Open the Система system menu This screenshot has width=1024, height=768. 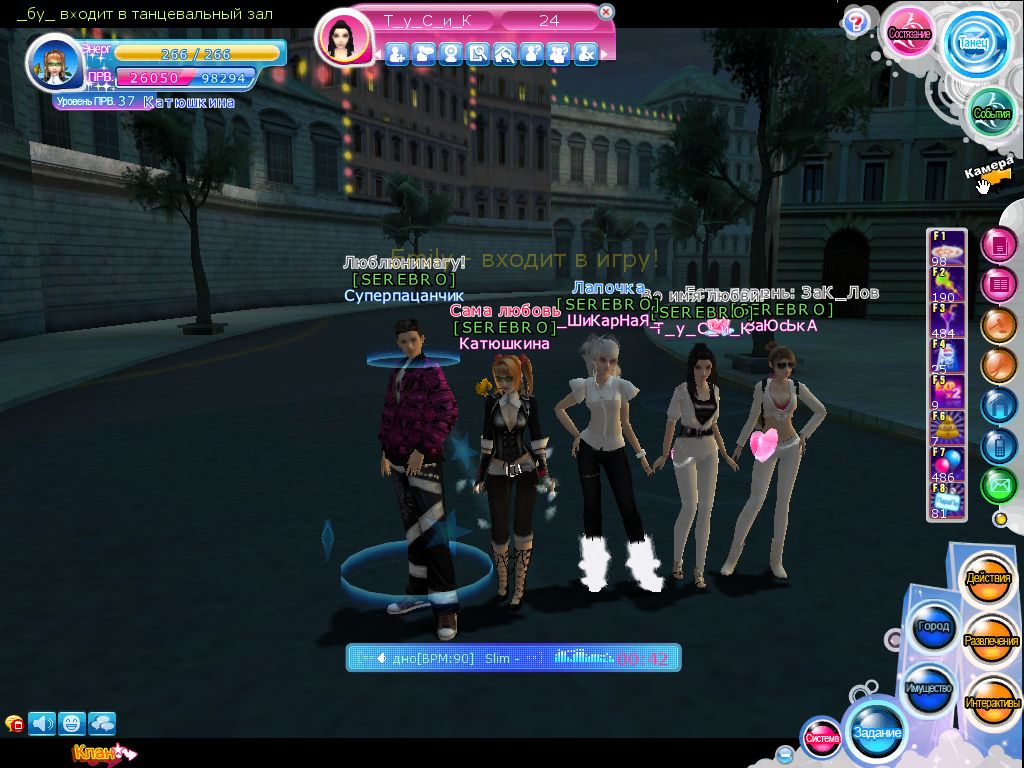(x=822, y=738)
